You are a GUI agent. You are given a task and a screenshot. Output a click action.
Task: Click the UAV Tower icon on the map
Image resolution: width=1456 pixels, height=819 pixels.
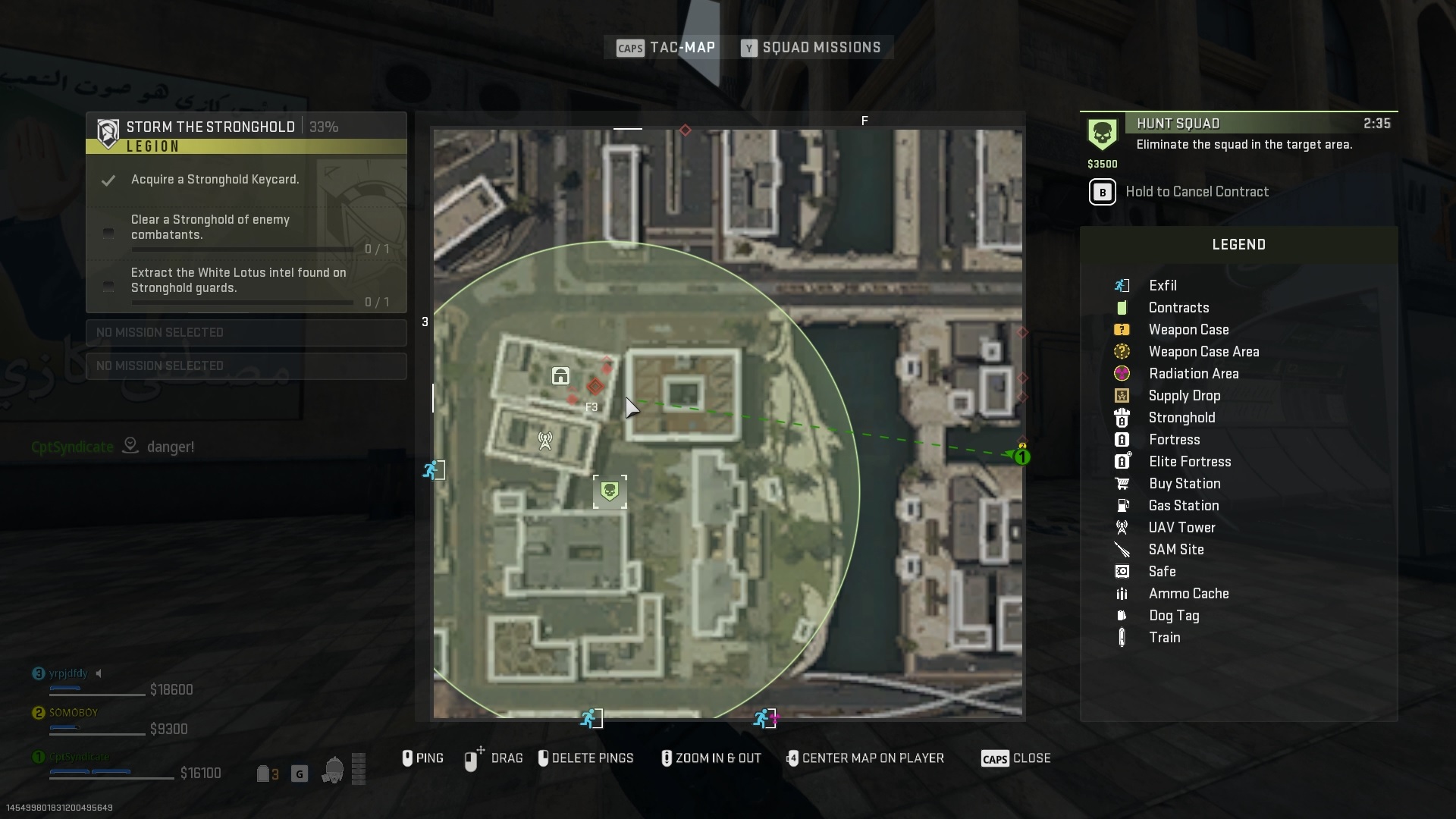click(x=544, y=440)
